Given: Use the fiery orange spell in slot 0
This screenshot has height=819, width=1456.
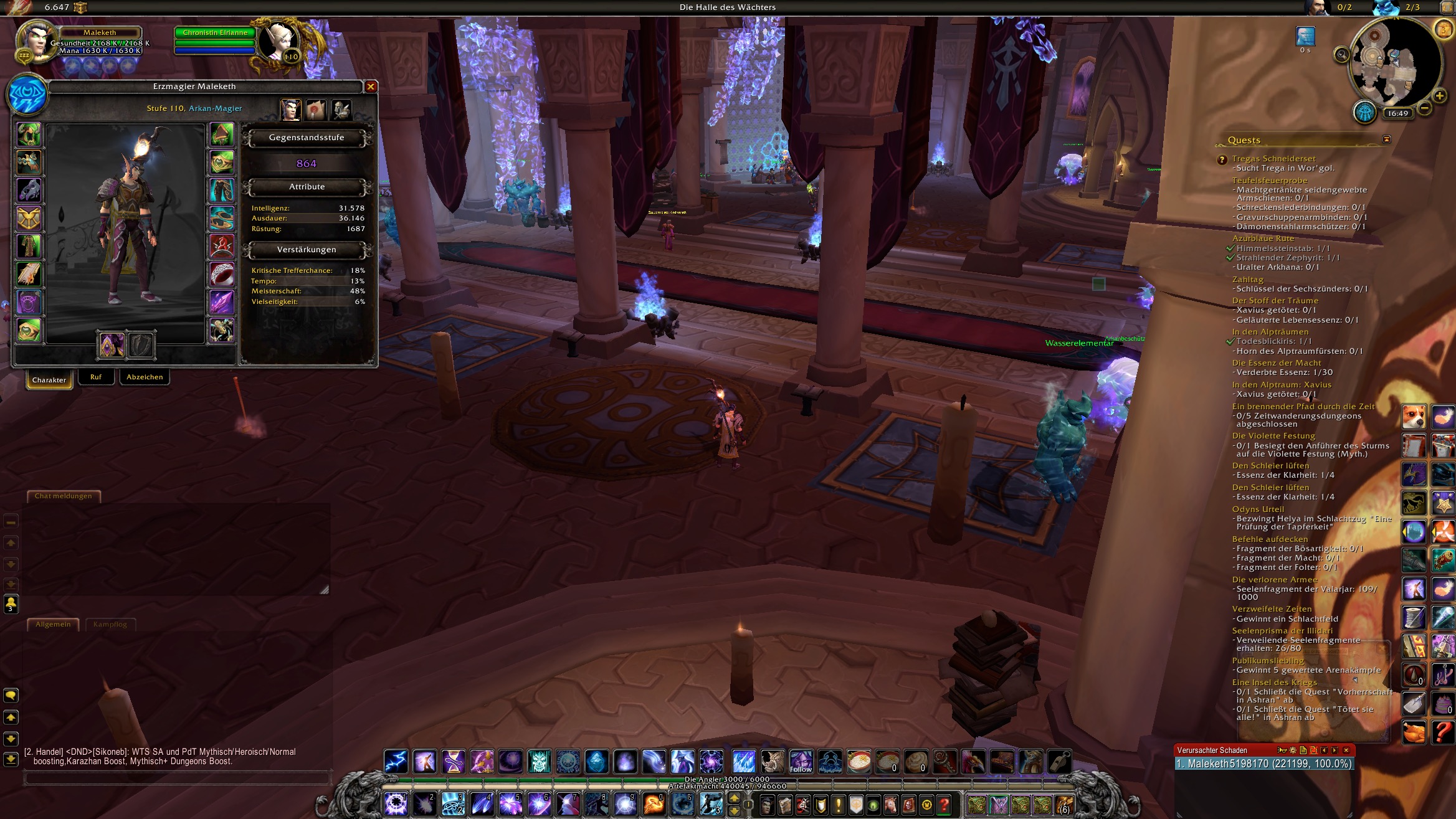Looking at the screenshot, I should pyautogui.click(x=654, y=804).
